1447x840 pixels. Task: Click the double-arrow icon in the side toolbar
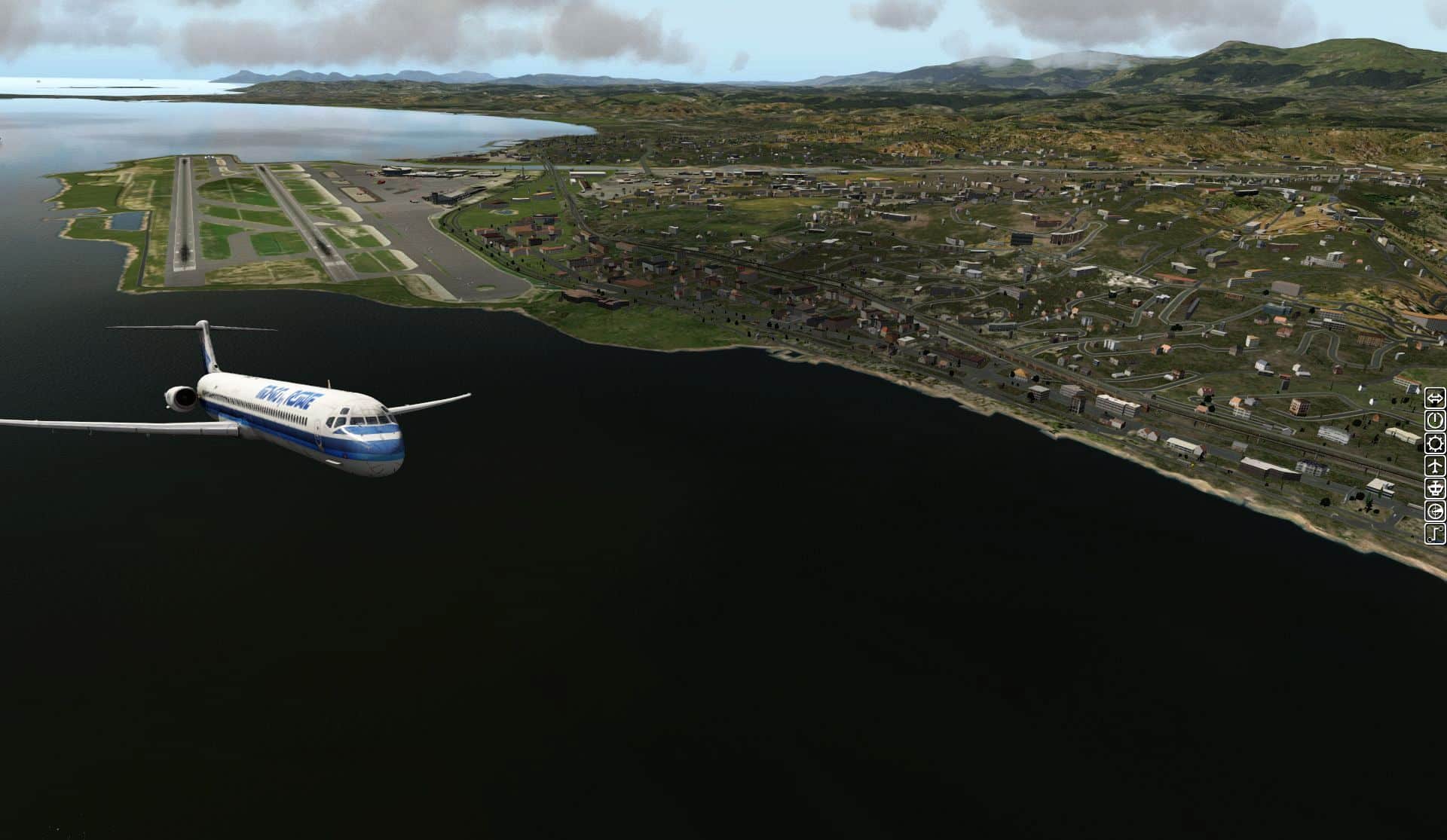coord(1435,397)
